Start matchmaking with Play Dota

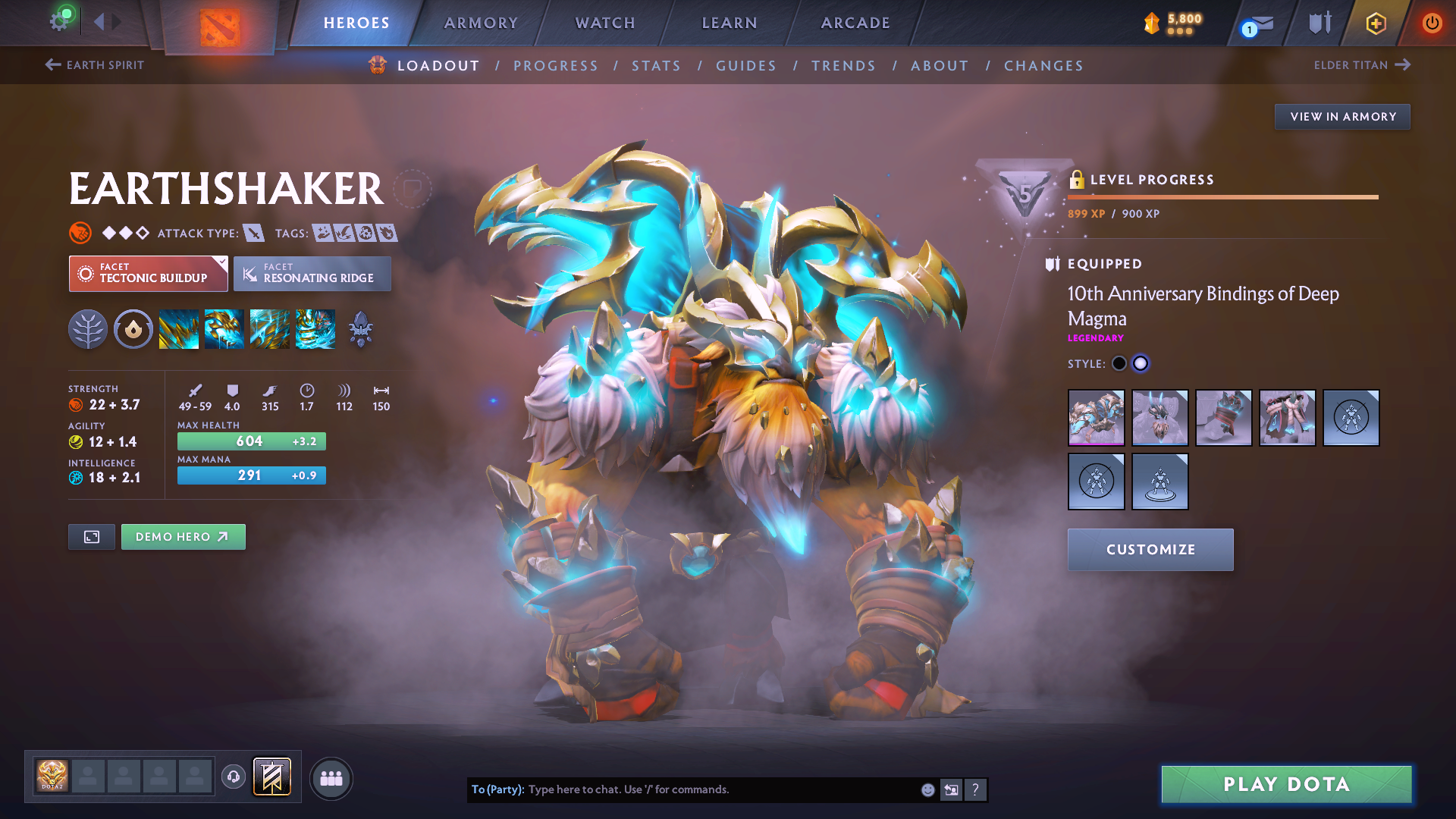coord(1286,784)
